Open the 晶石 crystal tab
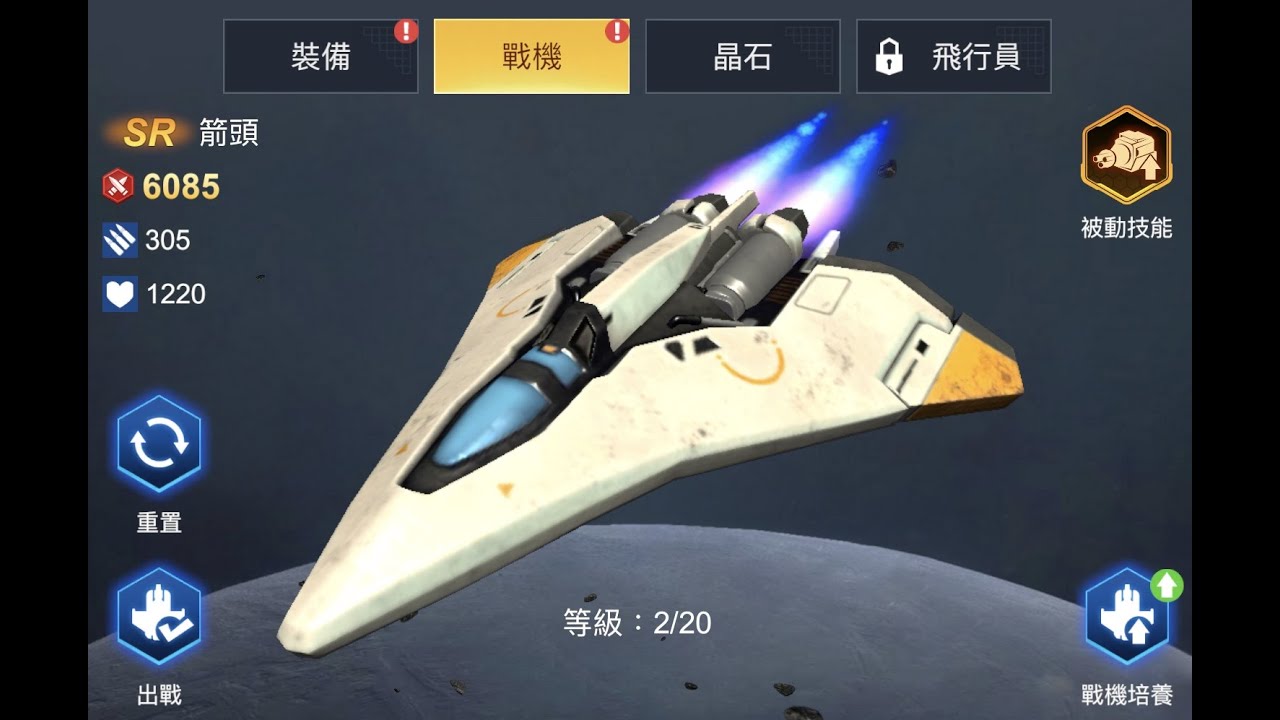Screen dimensions: 1280x720 click(x=741, y=57)
